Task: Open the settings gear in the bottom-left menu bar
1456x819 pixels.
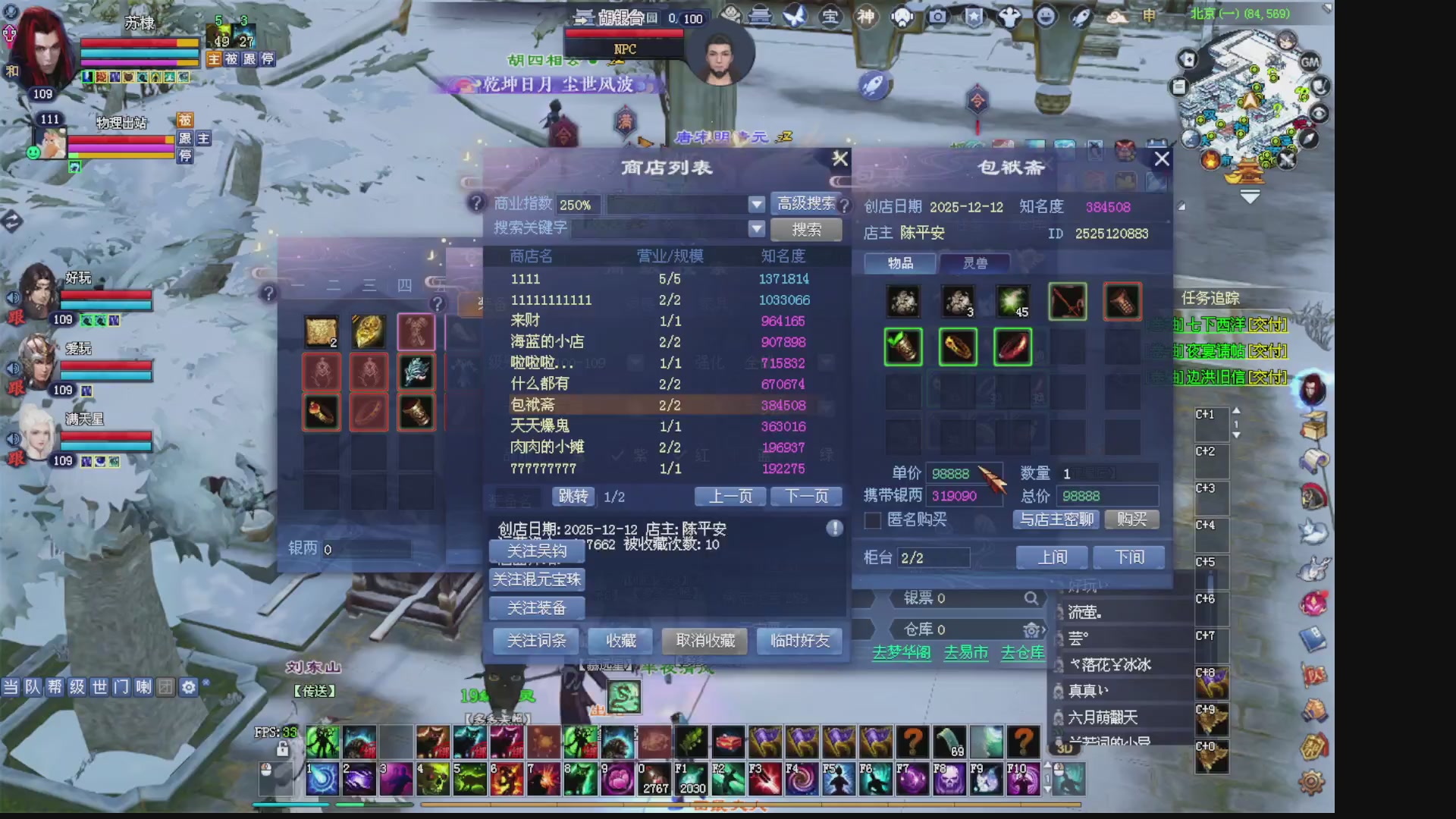Action: pyautogui.click(x=188, y=687)
